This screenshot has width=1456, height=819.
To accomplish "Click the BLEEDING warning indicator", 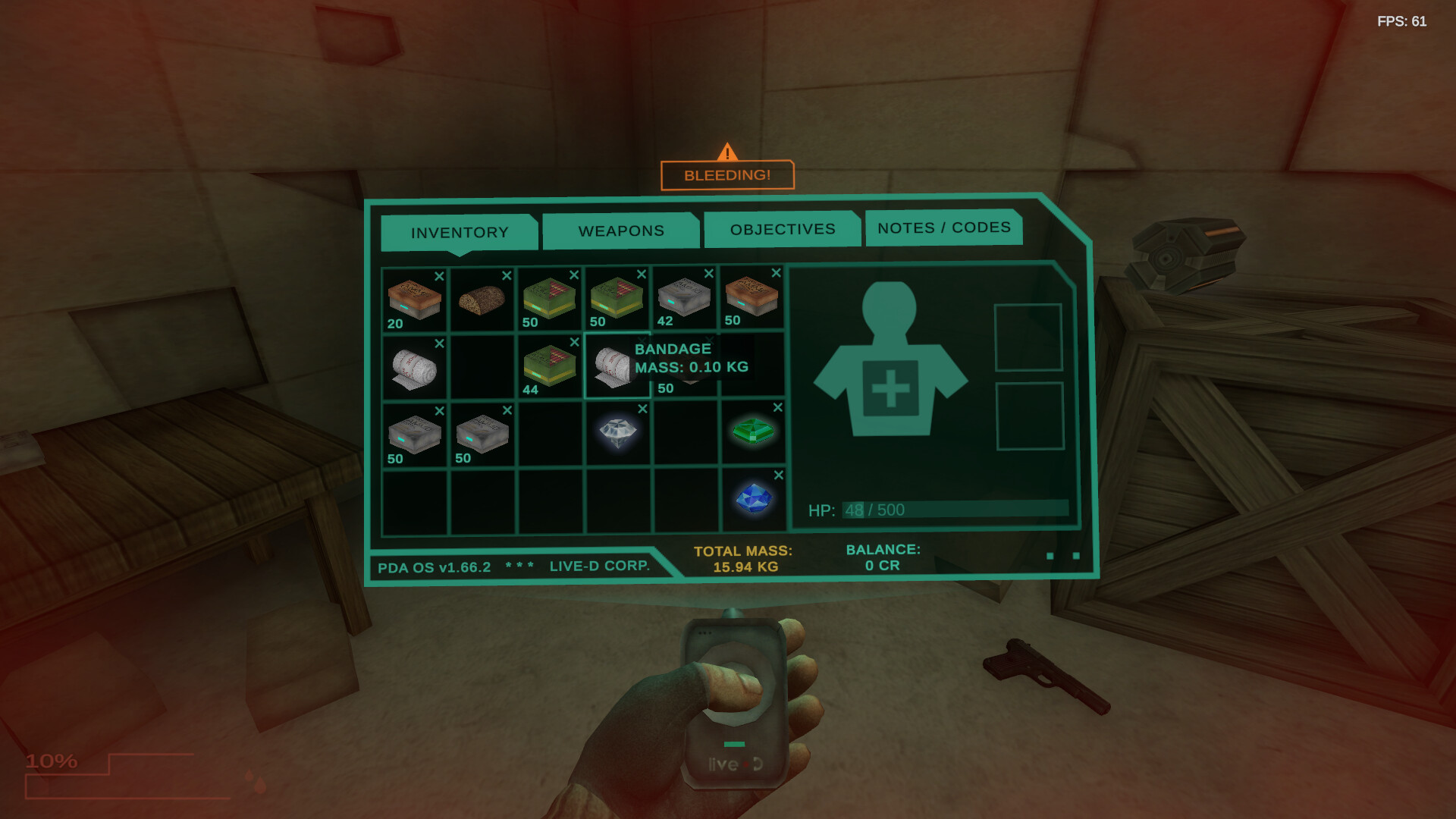I will click(726, 174).
